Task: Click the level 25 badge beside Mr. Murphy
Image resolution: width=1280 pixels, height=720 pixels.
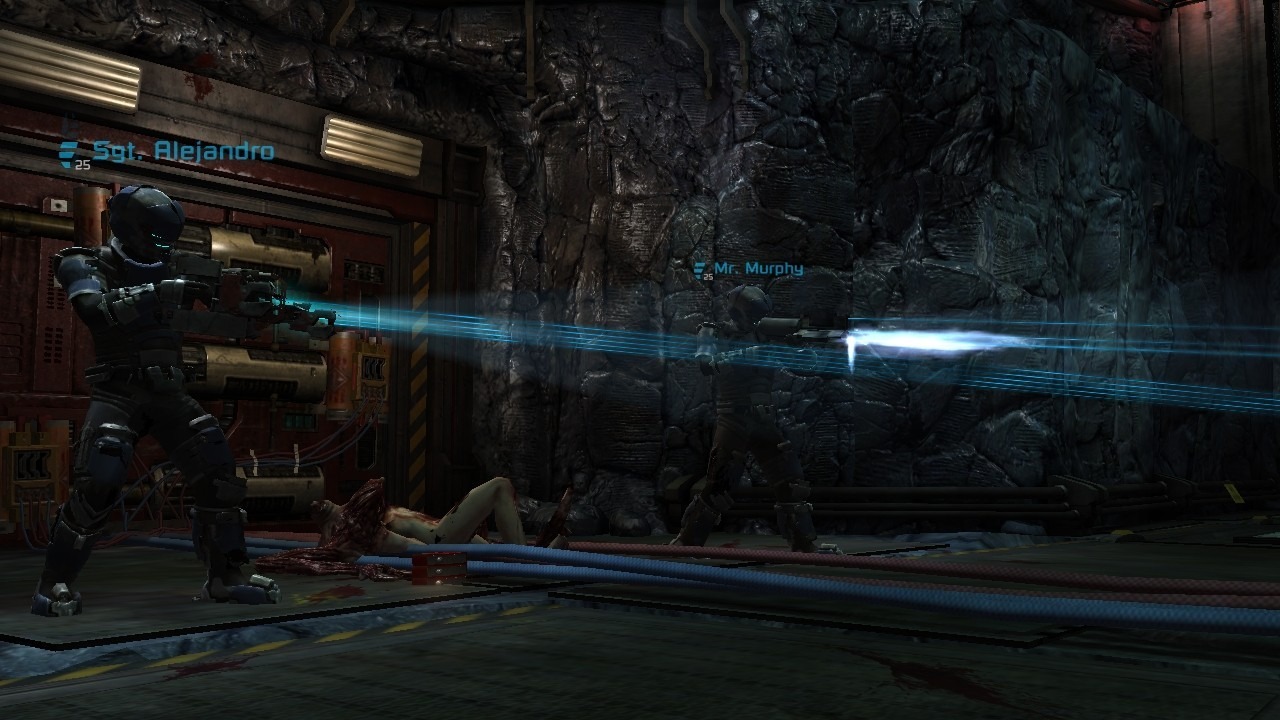Action: [708, 276]
